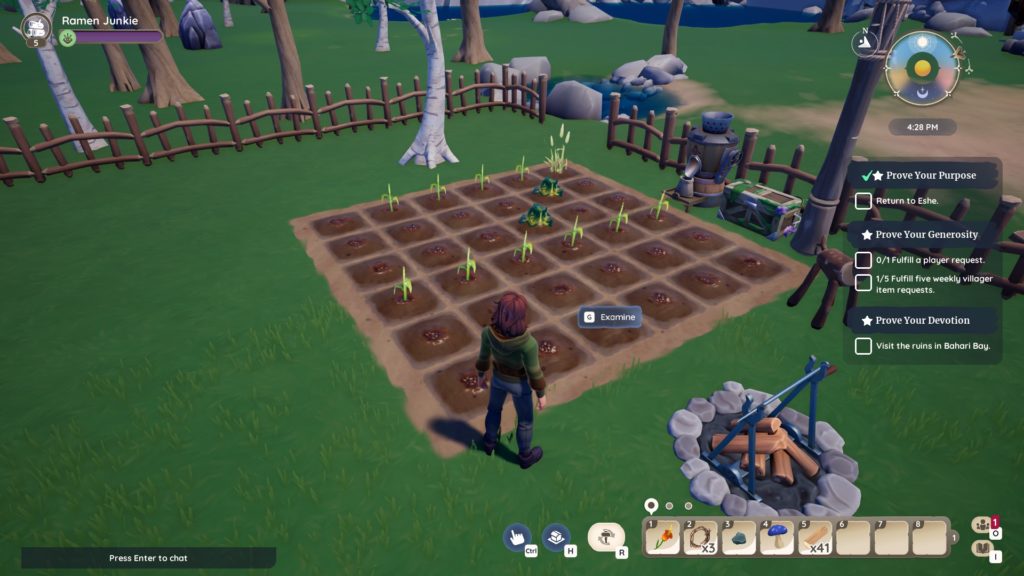Click the Ramen Junkie player portrait

click(x=37, y=28)
